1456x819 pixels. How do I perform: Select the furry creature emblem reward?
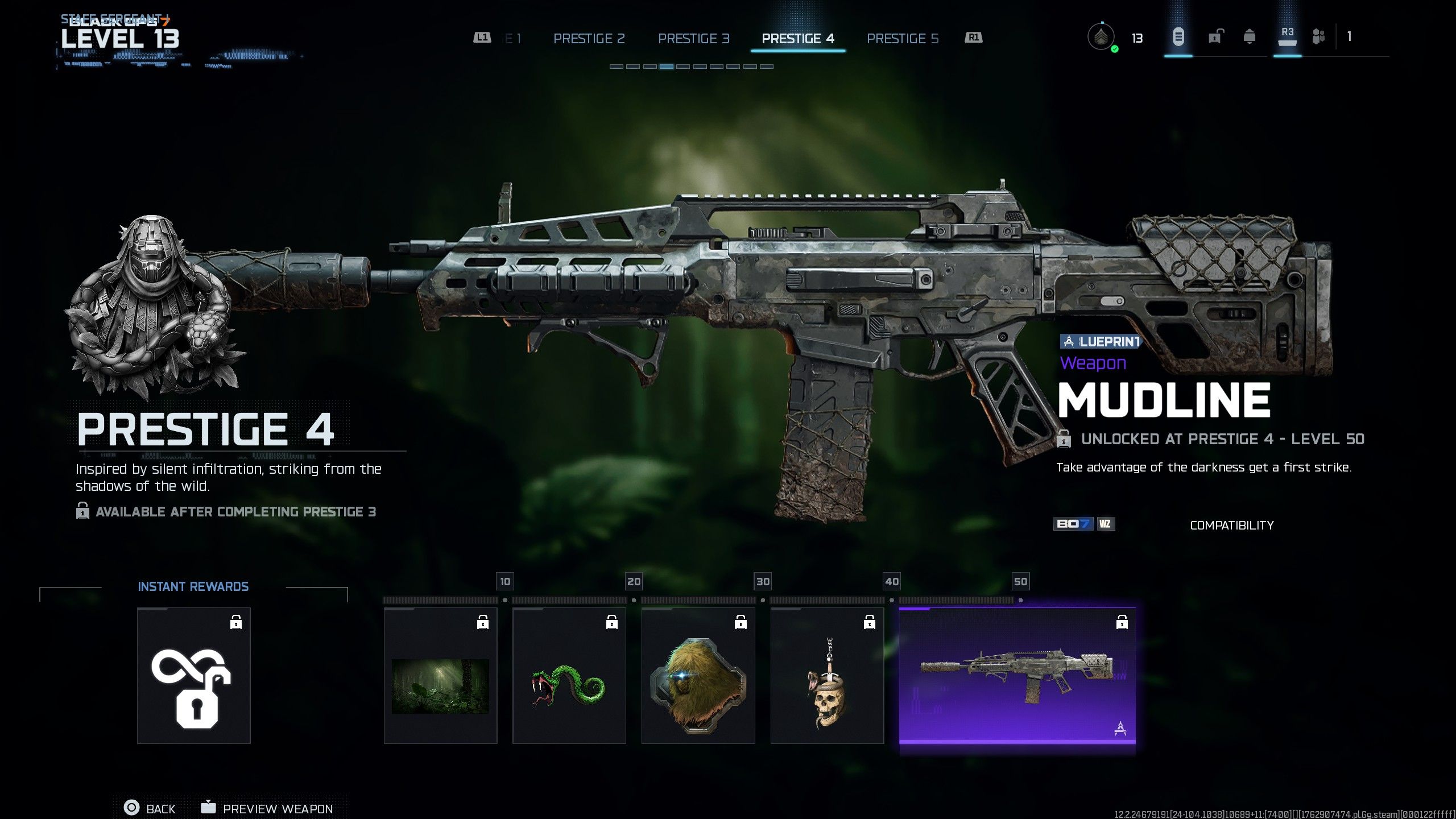[x=698, y=675]
